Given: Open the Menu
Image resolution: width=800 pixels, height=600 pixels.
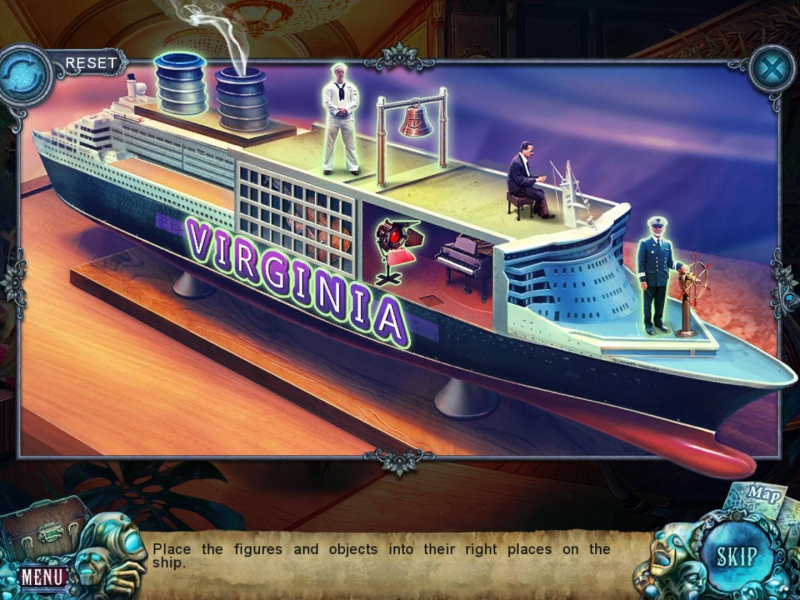Looking at the screenshot, I should pos(43,577).
